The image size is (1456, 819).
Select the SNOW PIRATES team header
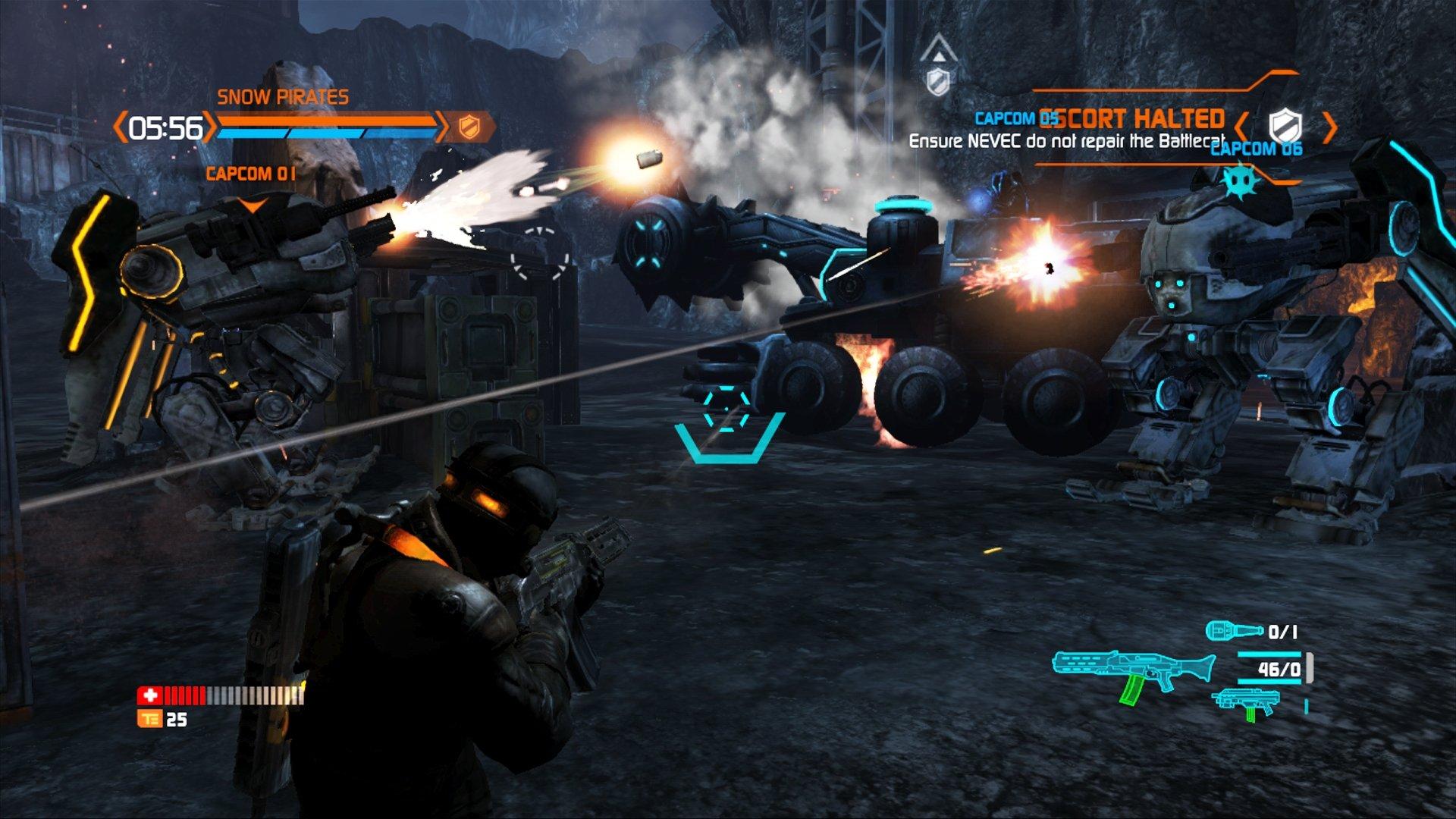[283, 97]
